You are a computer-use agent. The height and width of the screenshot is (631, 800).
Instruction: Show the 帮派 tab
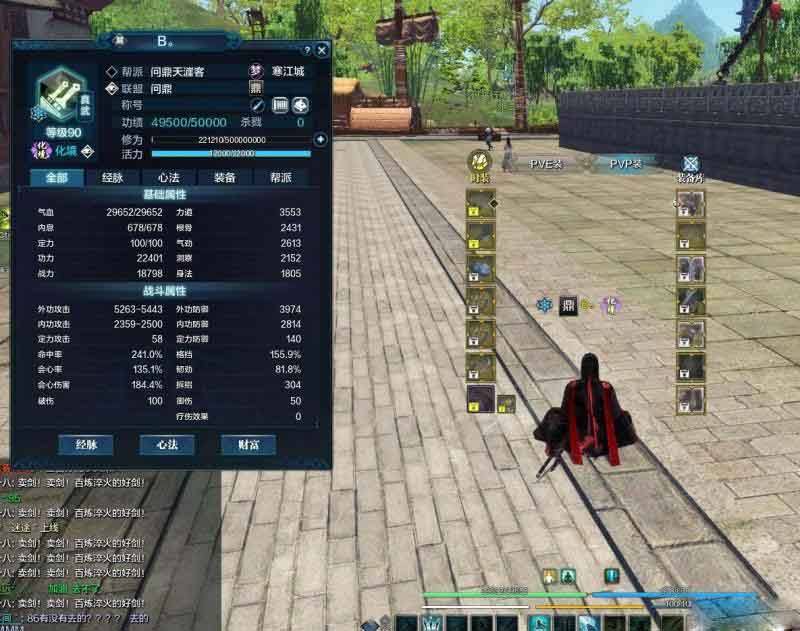280,177
